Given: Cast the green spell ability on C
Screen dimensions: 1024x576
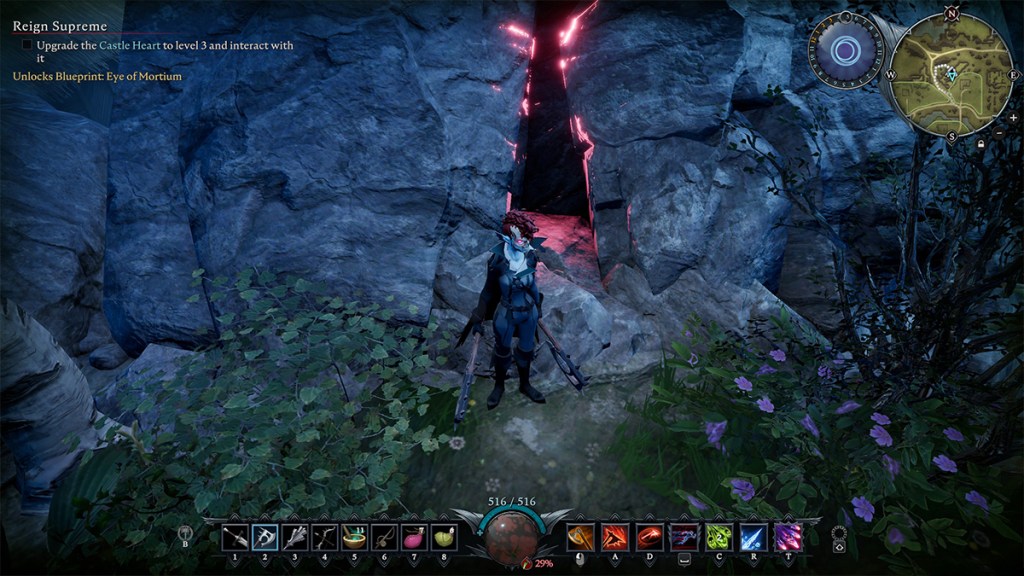Looking at the screenshot, I should pyautogui.click(x=719, y=537).
